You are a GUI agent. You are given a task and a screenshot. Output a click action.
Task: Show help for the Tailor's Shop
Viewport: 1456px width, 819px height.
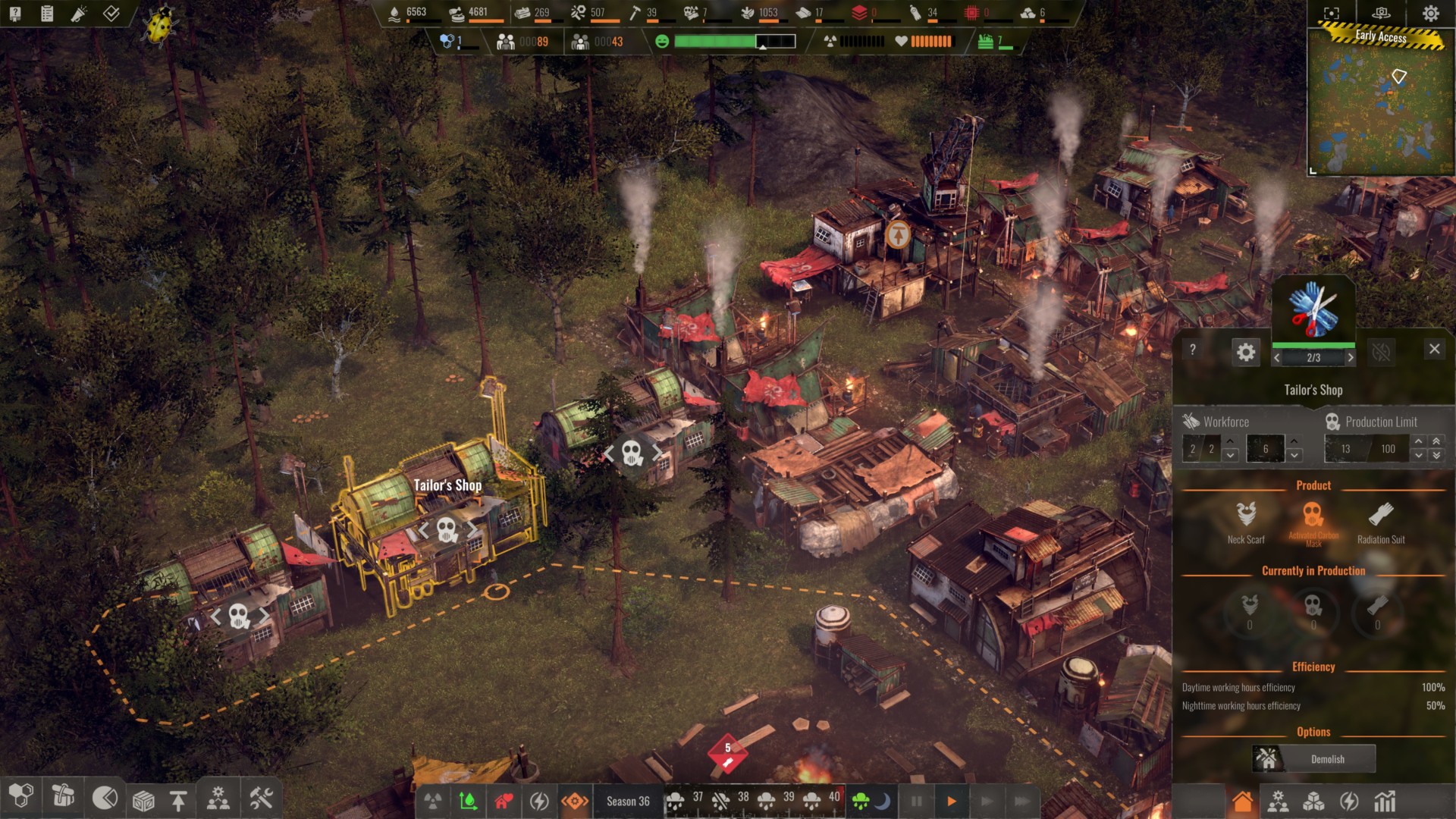click(x=1193, y=350)
